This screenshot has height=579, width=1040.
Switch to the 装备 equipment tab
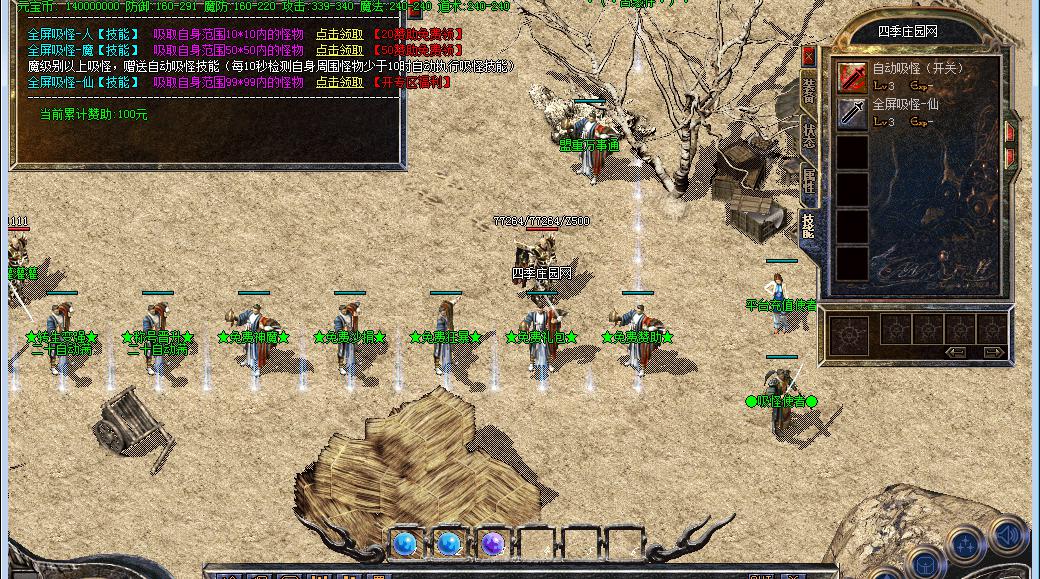(809, 92)
